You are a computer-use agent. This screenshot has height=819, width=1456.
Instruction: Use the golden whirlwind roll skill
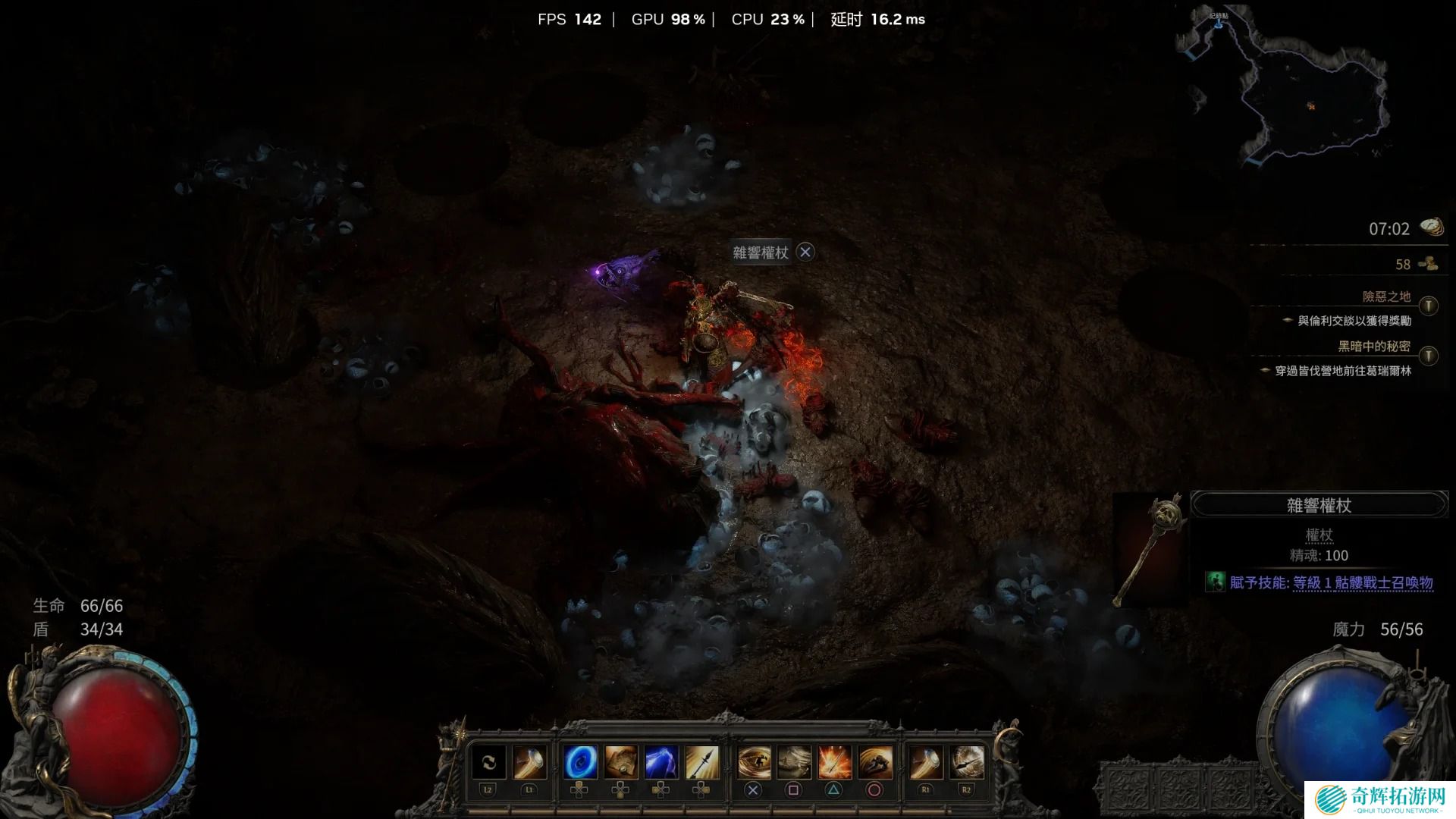[754, 762]
